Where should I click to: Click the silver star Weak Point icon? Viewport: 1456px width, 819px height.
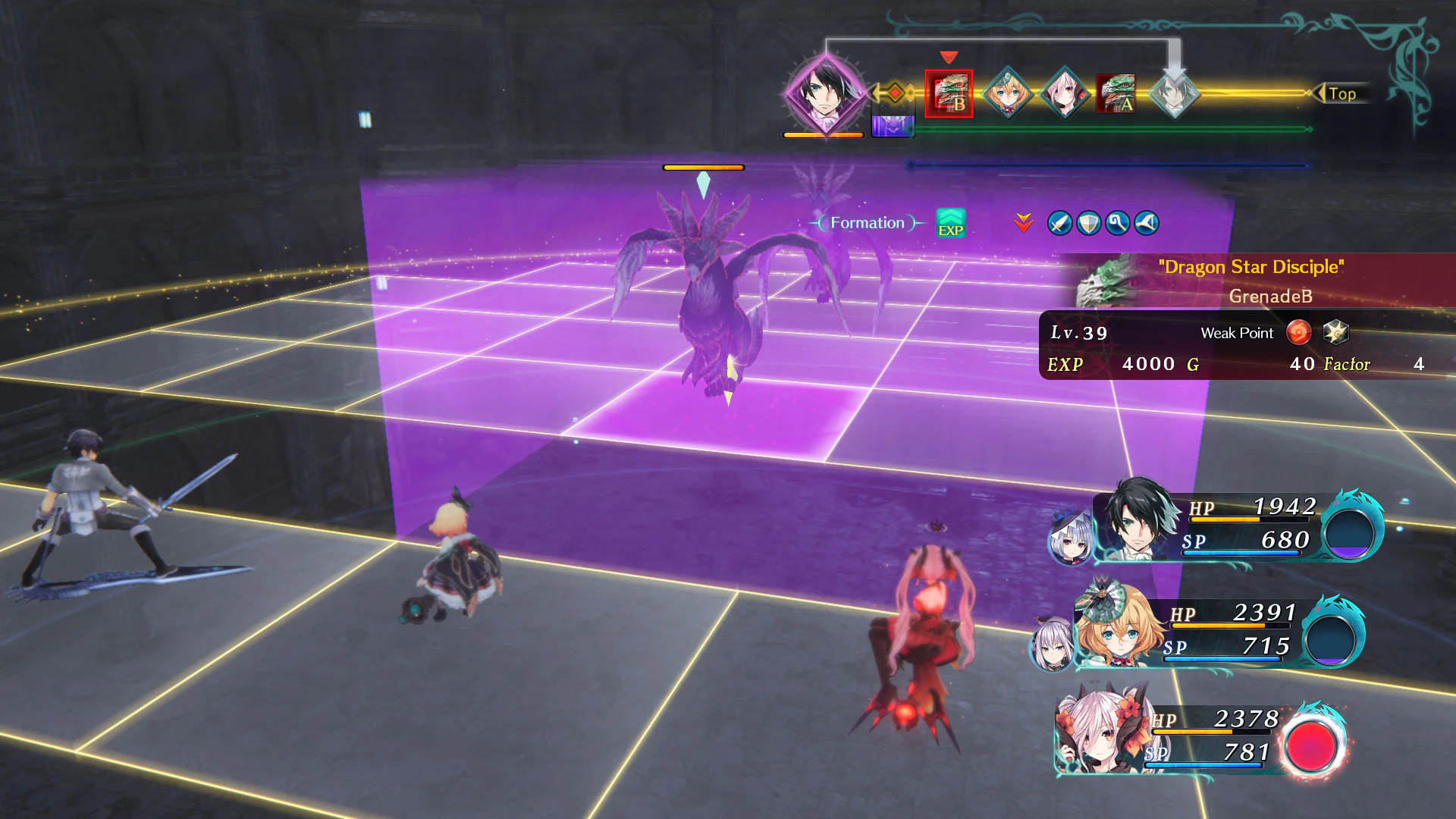1337,331
